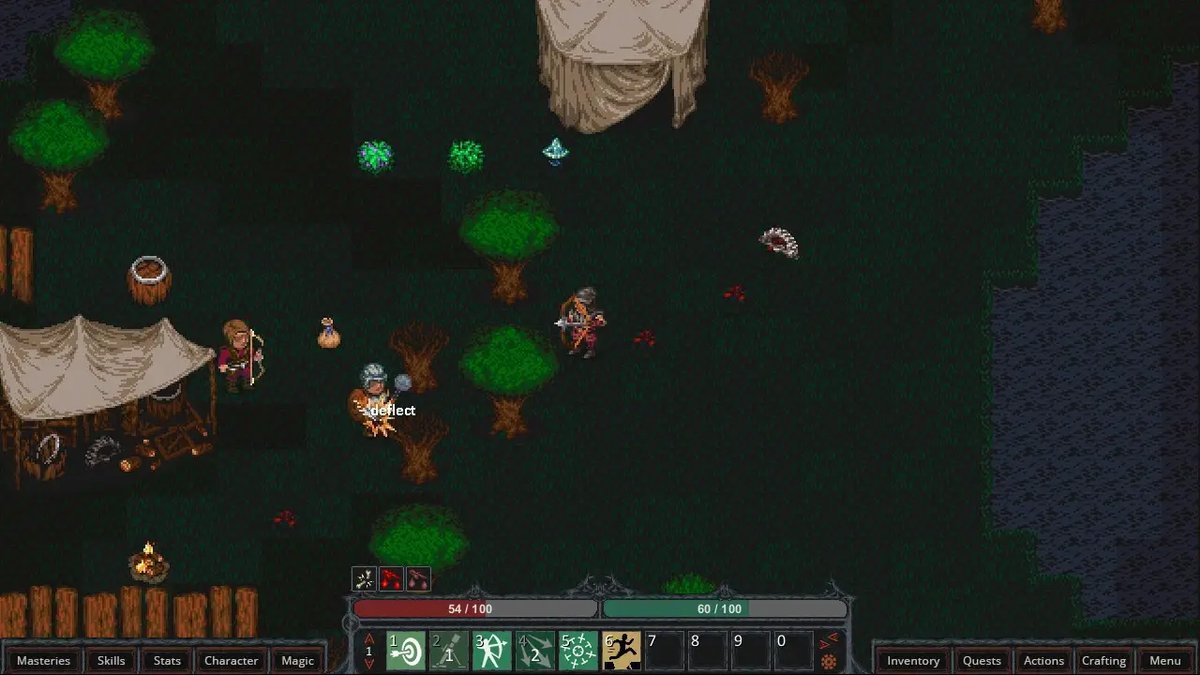Activate the archer bow skill in slot 3
Screen dimensions: 1200x675
(492, 651)
